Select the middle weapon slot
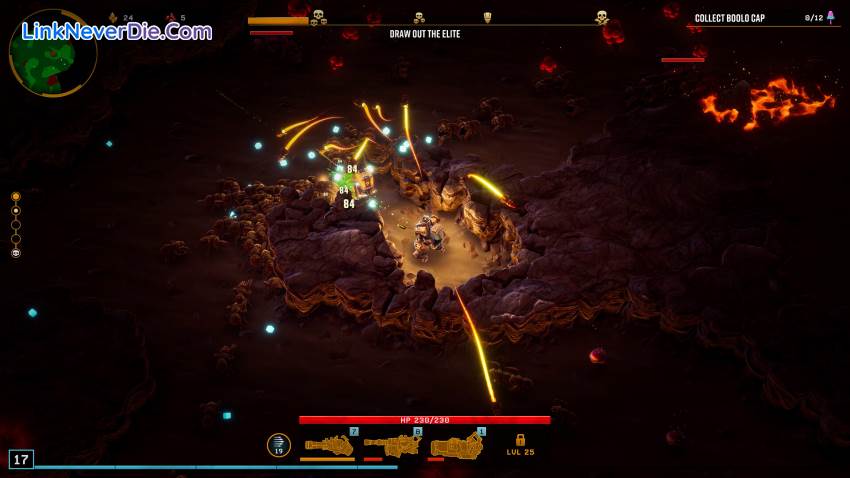Screen dimensions: 850x478 tap(392, 444)
